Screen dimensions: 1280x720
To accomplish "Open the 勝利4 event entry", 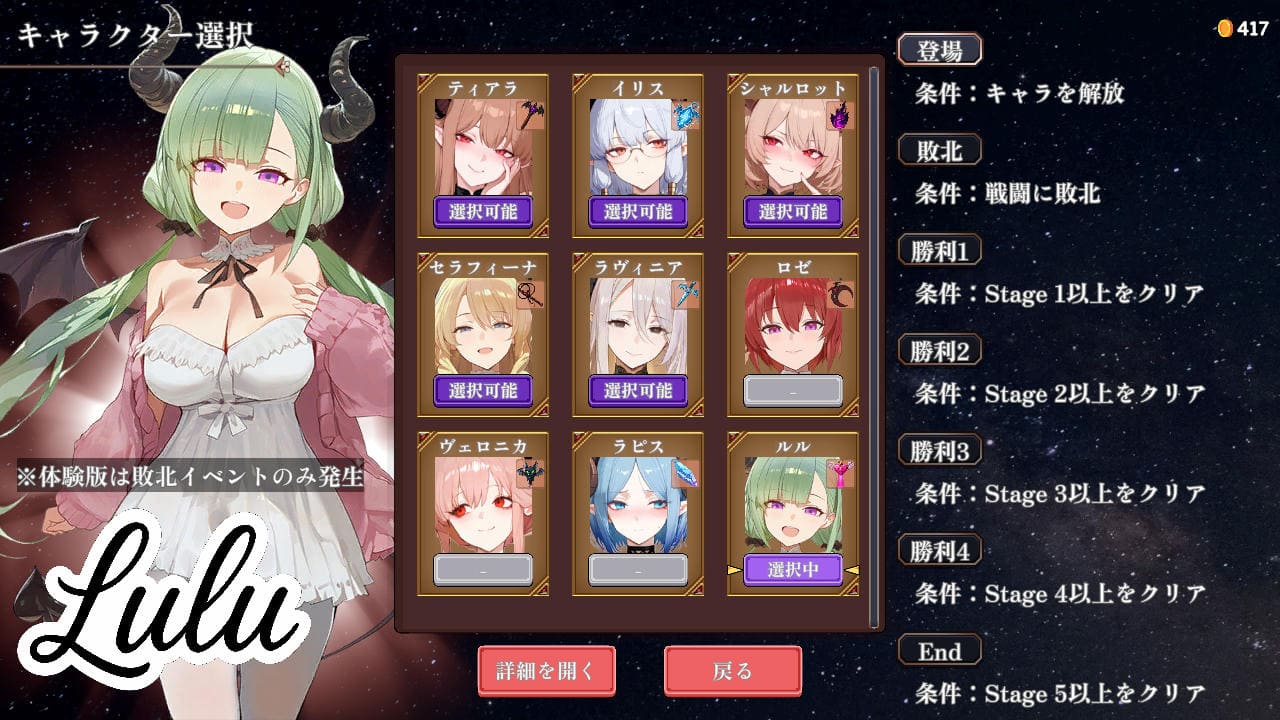I will 939,551.
